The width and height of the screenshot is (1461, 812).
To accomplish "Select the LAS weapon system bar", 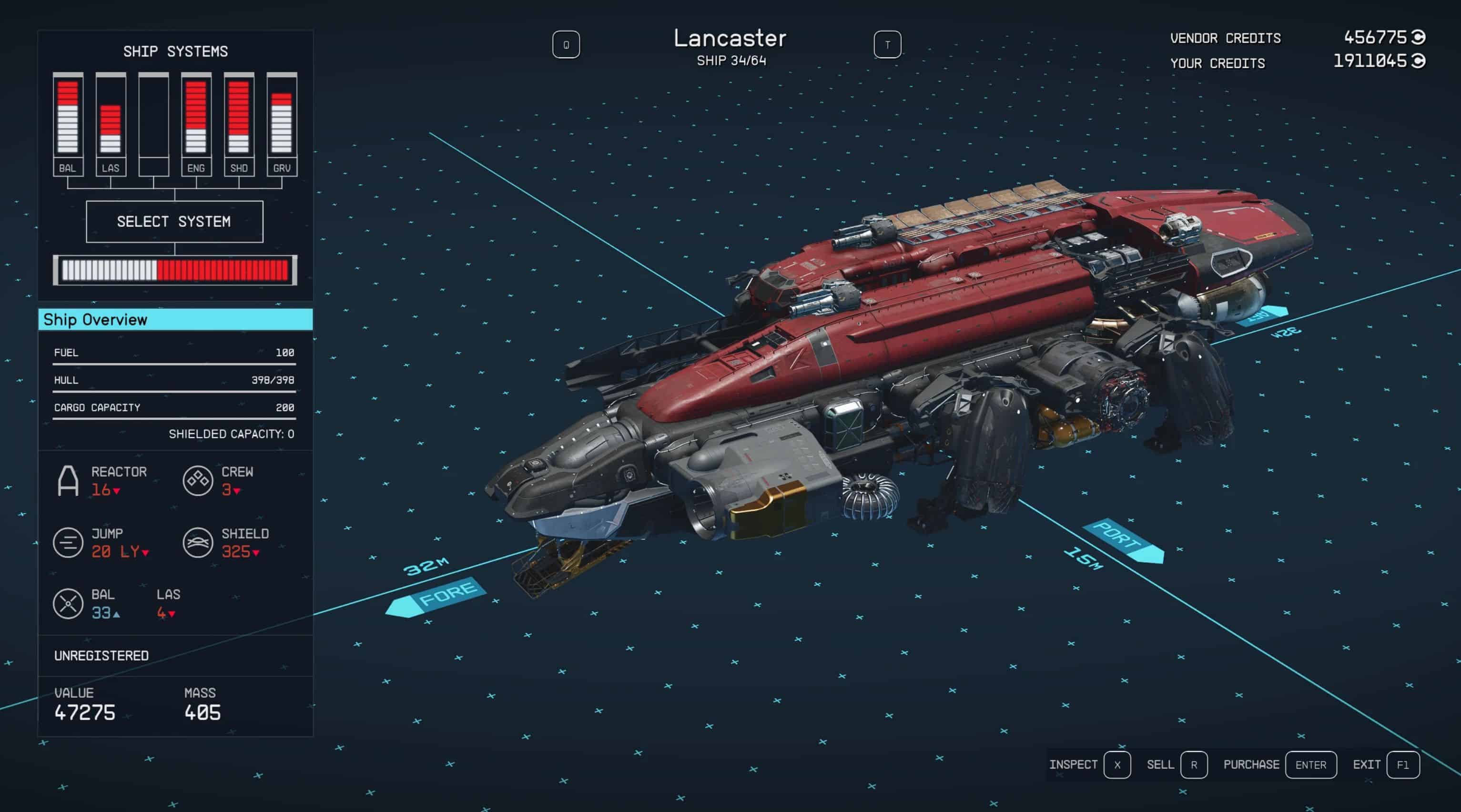I will click(x=111, y=123).
